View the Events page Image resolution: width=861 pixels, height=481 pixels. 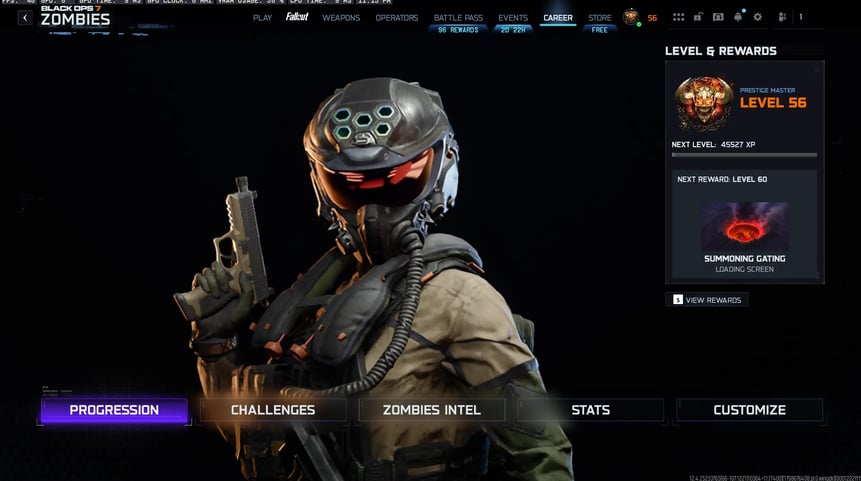click(513, 18)
